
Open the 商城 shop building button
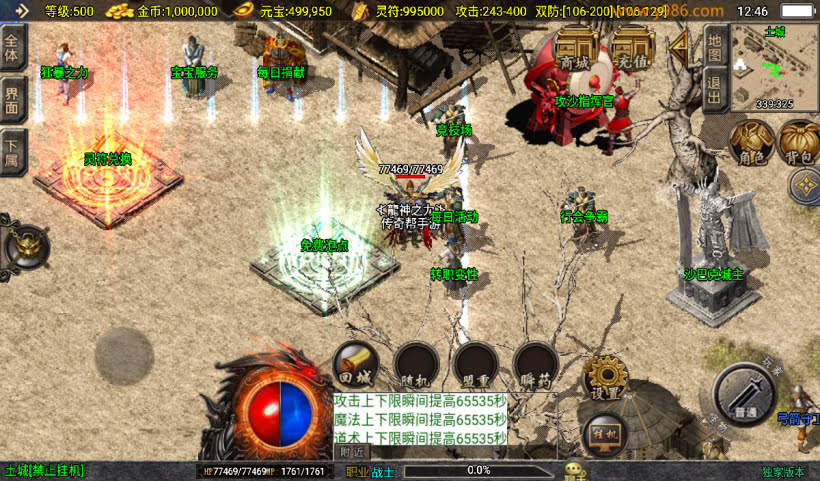(575, 50)
